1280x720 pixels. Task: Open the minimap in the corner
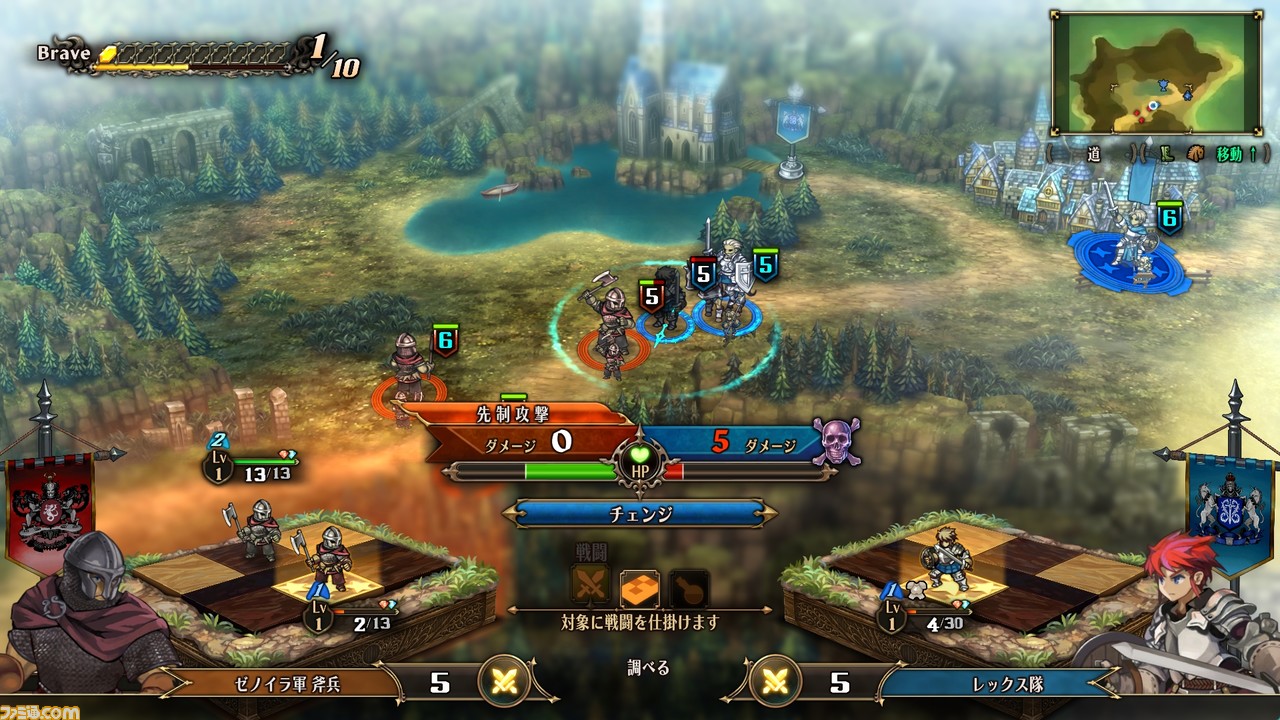pyautogui.click(x=1156, y=73)
